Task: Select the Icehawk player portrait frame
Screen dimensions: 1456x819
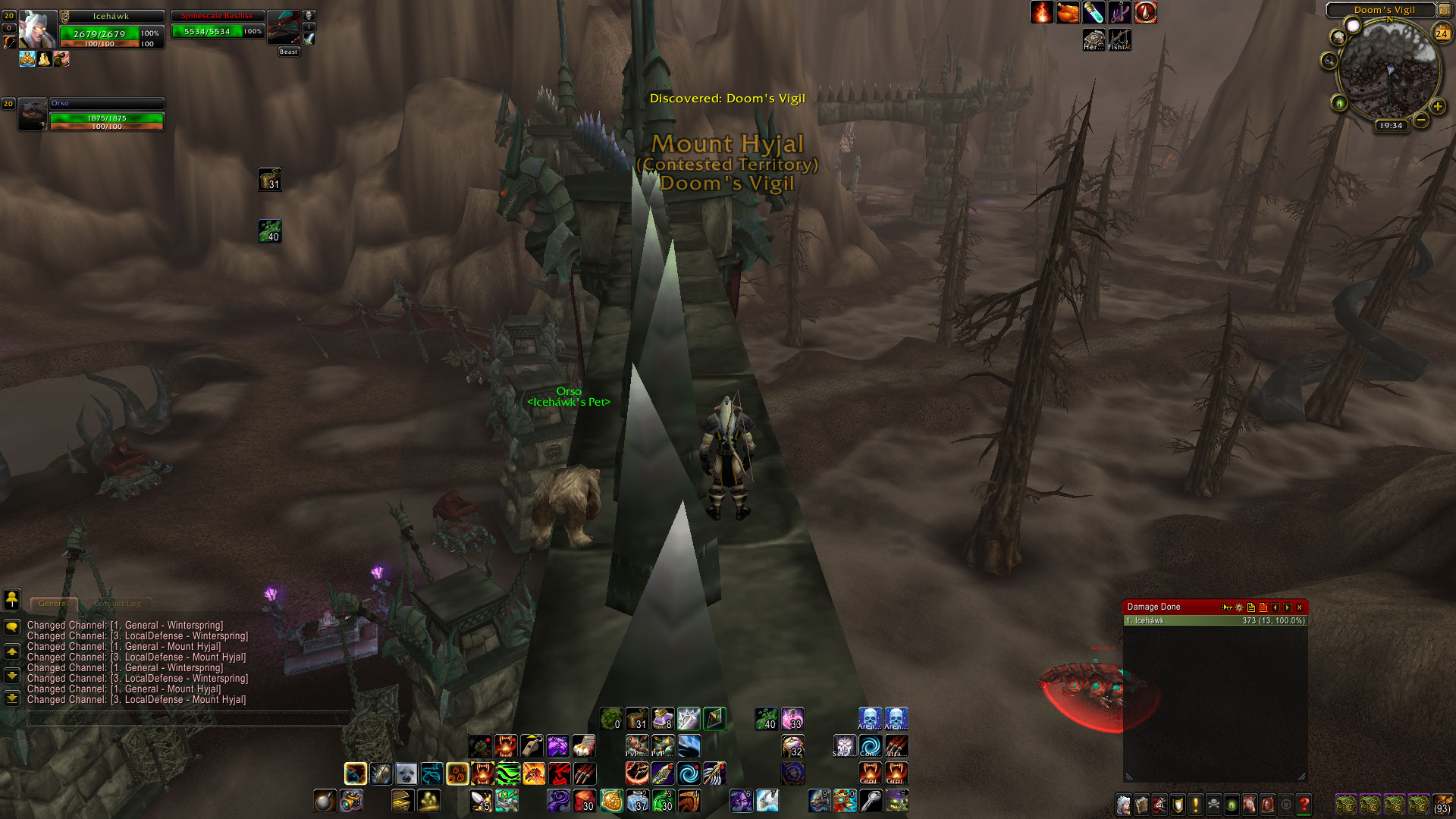Action: point(37,30)
